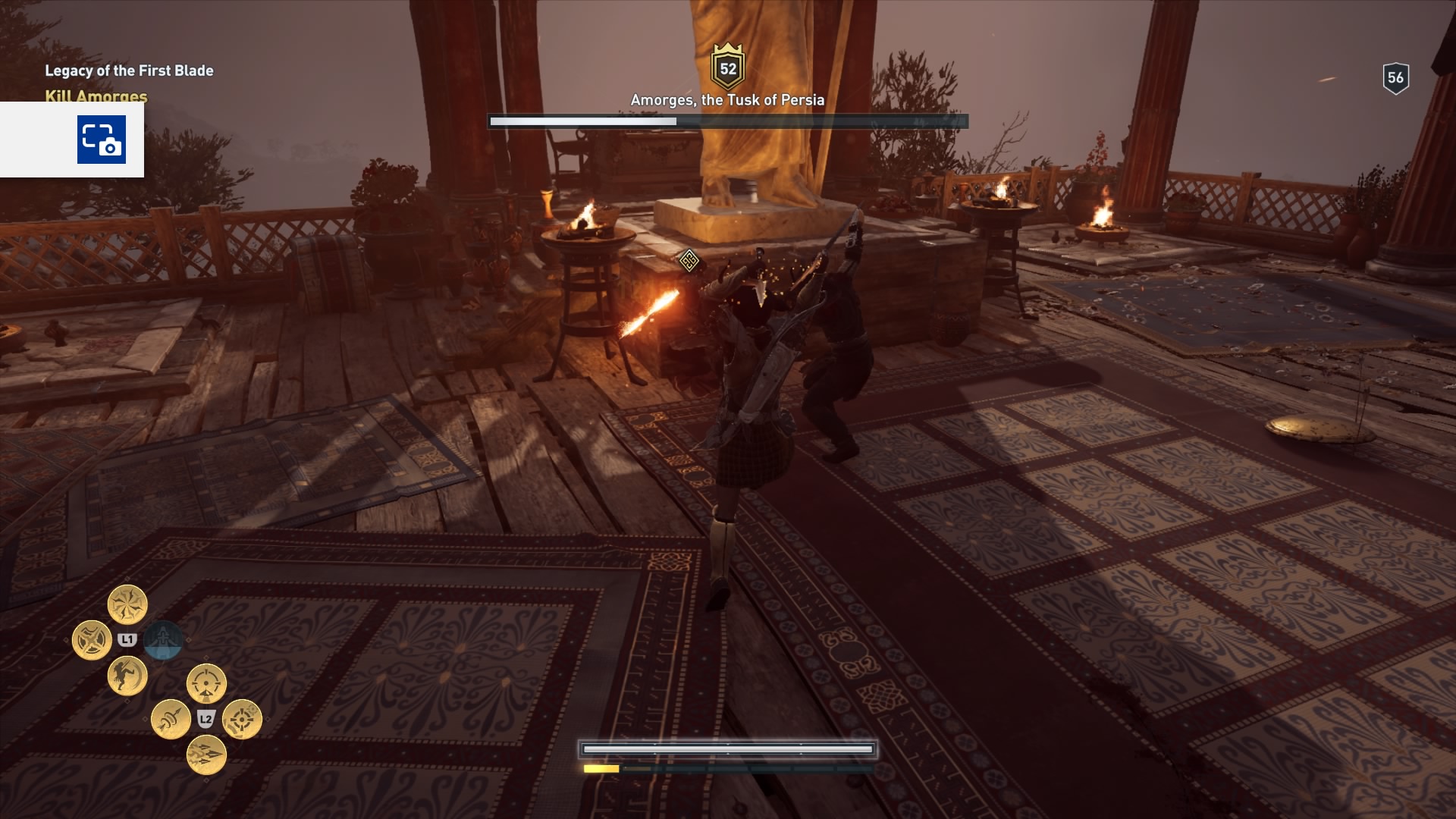1456x819 pixels.
Task: Click the fragmented reticle ability icon right of L2
Action: tap(243, 720)
